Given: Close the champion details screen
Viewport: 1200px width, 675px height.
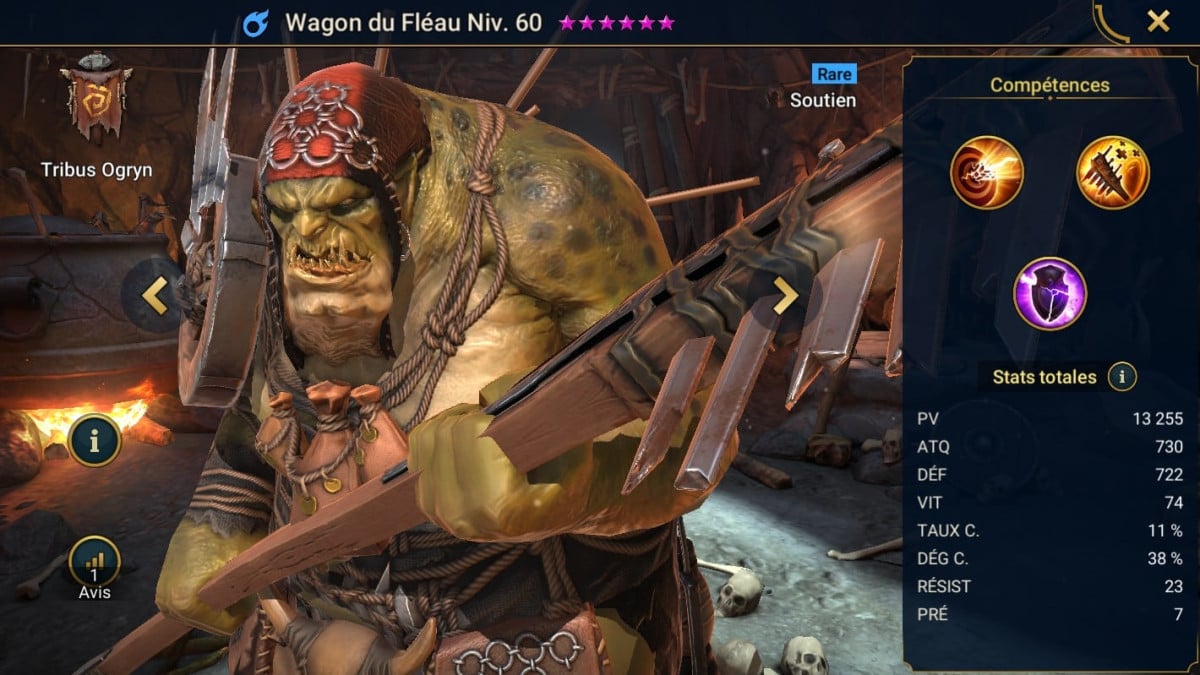Looking at the screenshot, I should 1158,21.
